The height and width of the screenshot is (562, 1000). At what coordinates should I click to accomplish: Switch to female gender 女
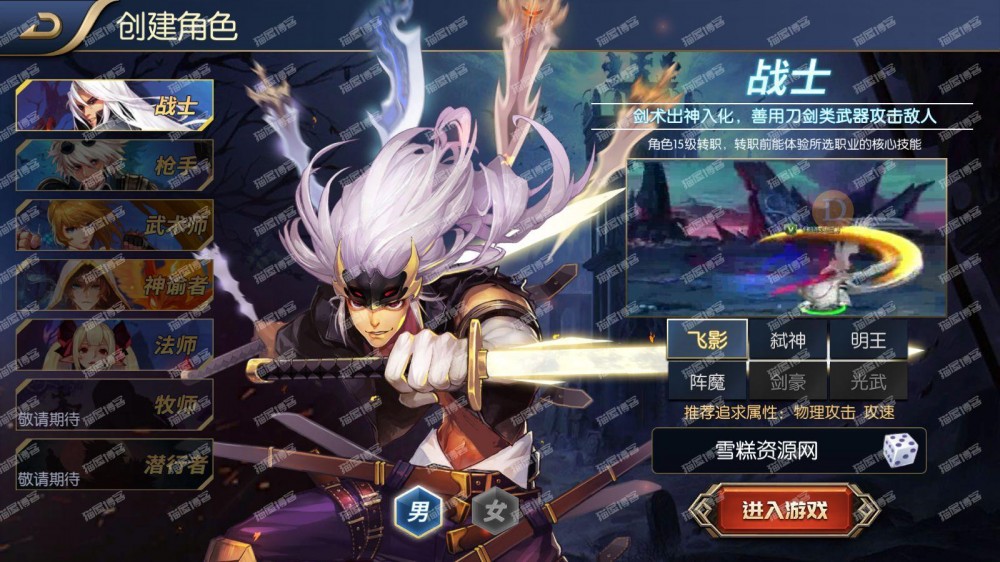click(494, 514)
